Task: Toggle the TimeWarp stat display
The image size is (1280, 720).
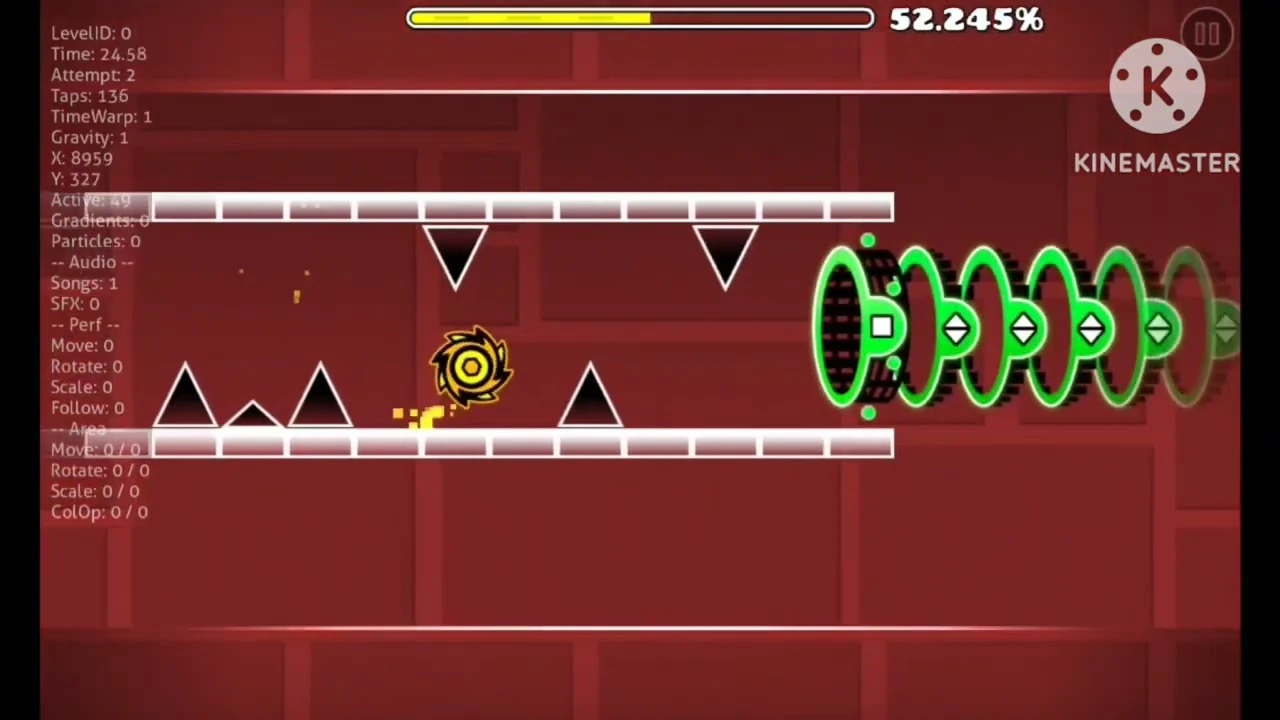Action: click(x=100, y=116)
